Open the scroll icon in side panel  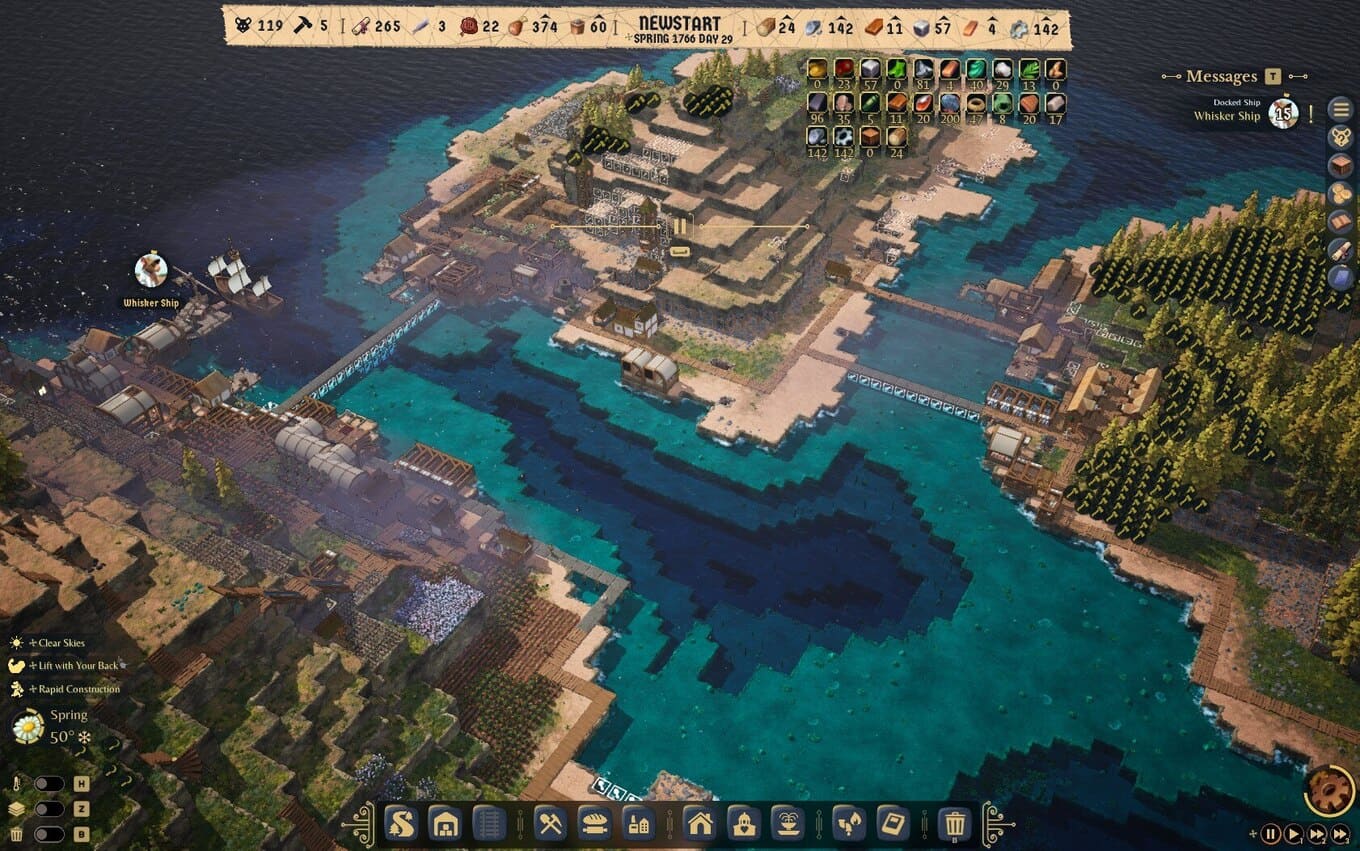click(1341, 250)
